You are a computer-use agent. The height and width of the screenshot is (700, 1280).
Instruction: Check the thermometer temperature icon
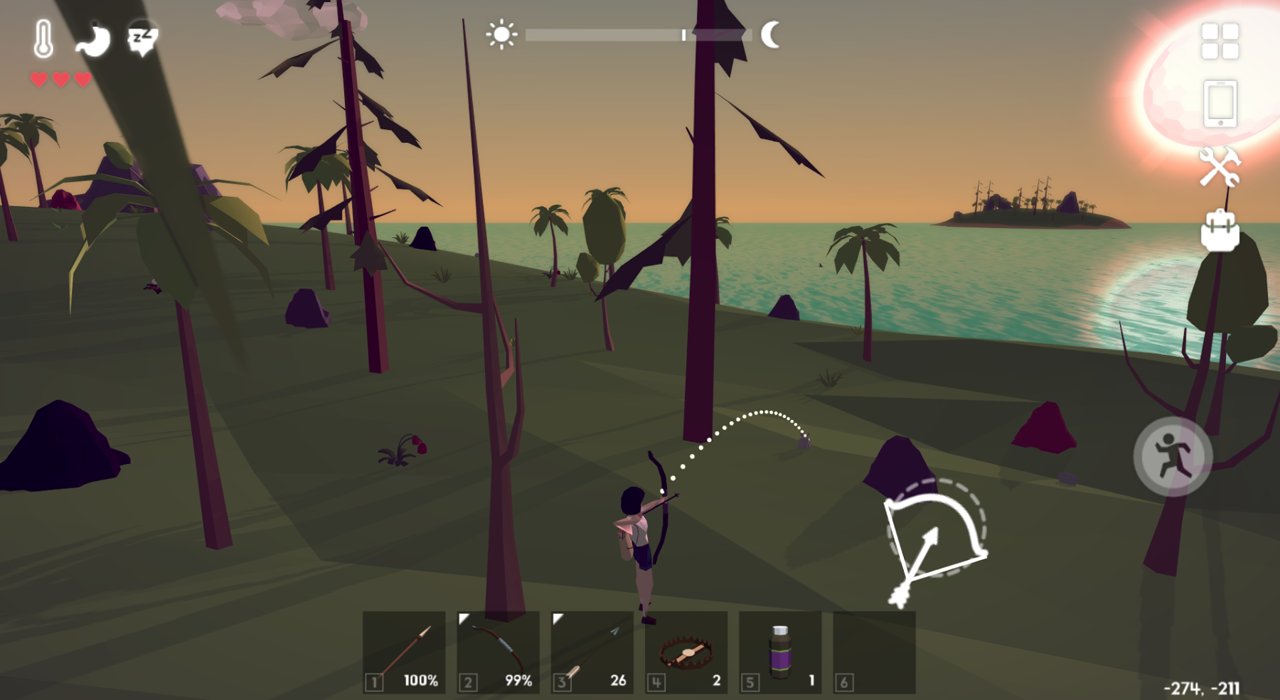43,39
